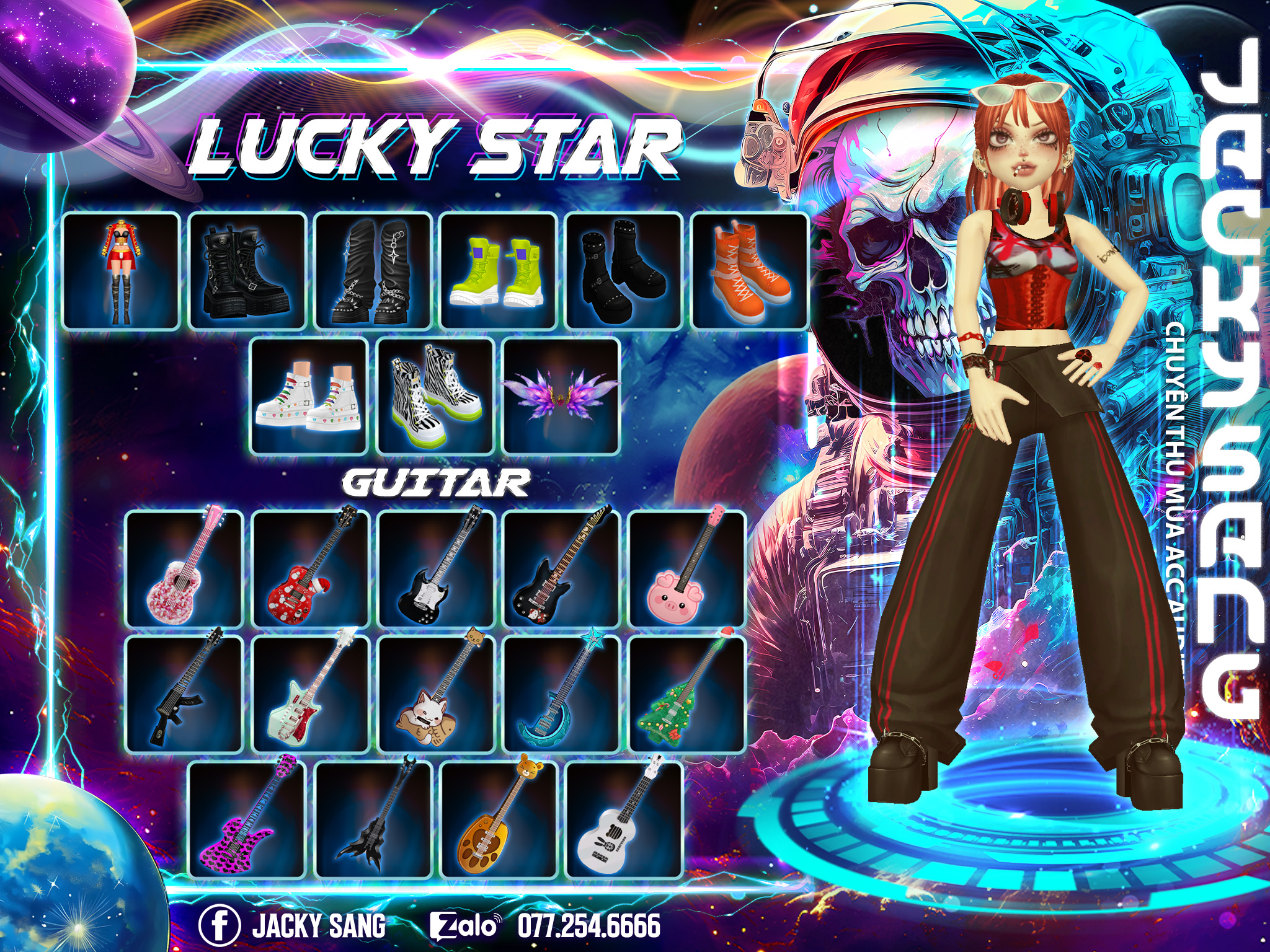Pick the black rifle-shaped guitar
Screen dimensions: 1270x952
click(x=184, y=694)
